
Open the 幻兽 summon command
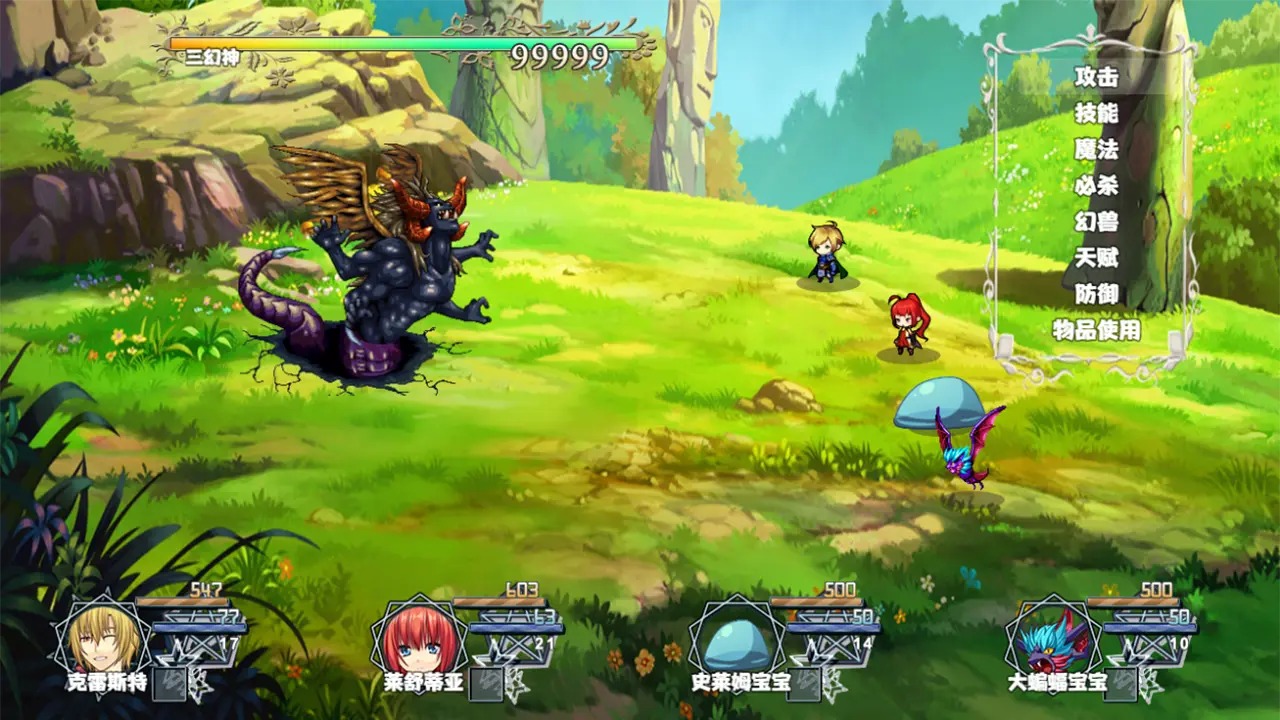(1096, 222)
